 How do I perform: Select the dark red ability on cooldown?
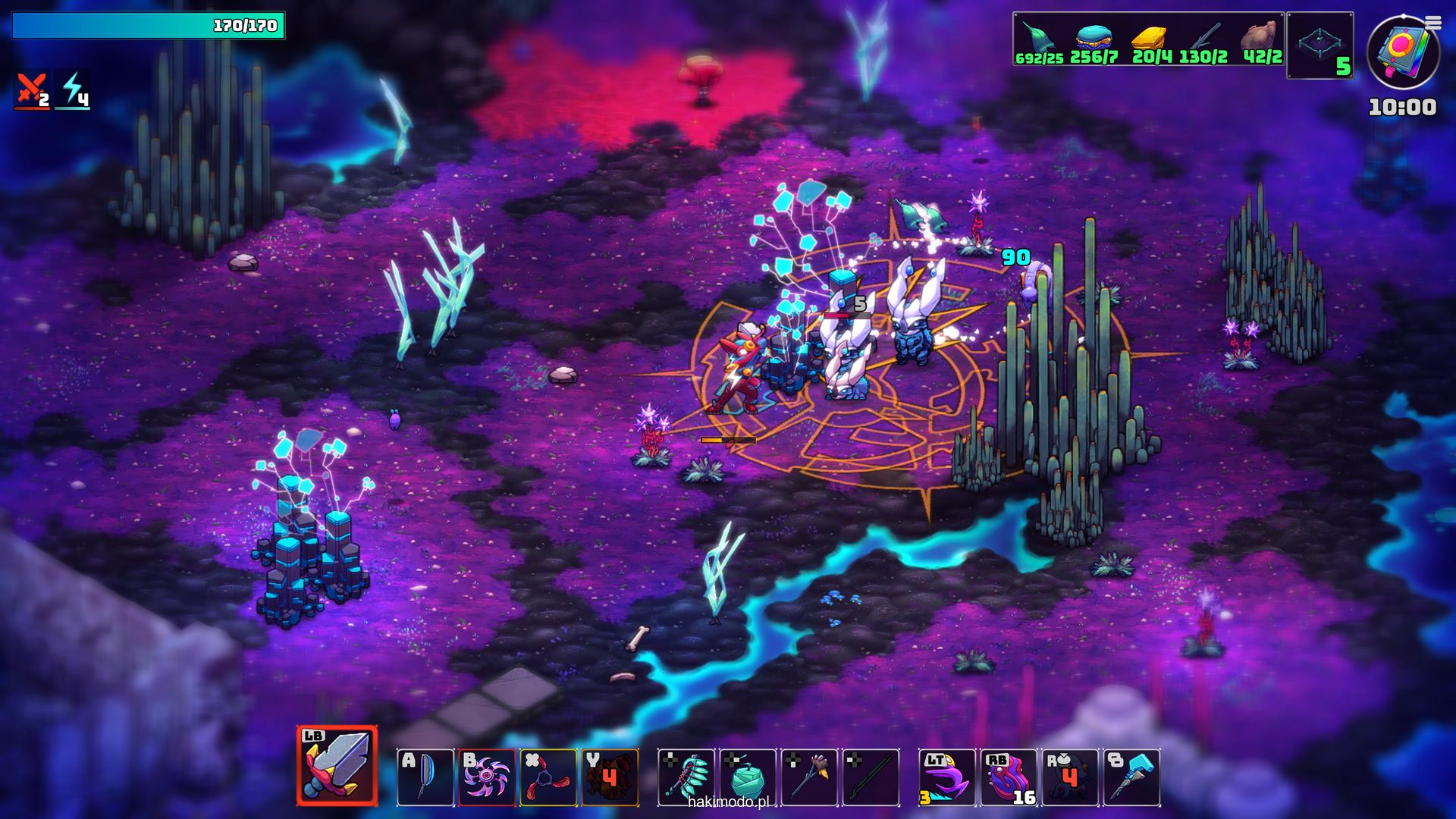pyautogui.click(x=610, y=777)
